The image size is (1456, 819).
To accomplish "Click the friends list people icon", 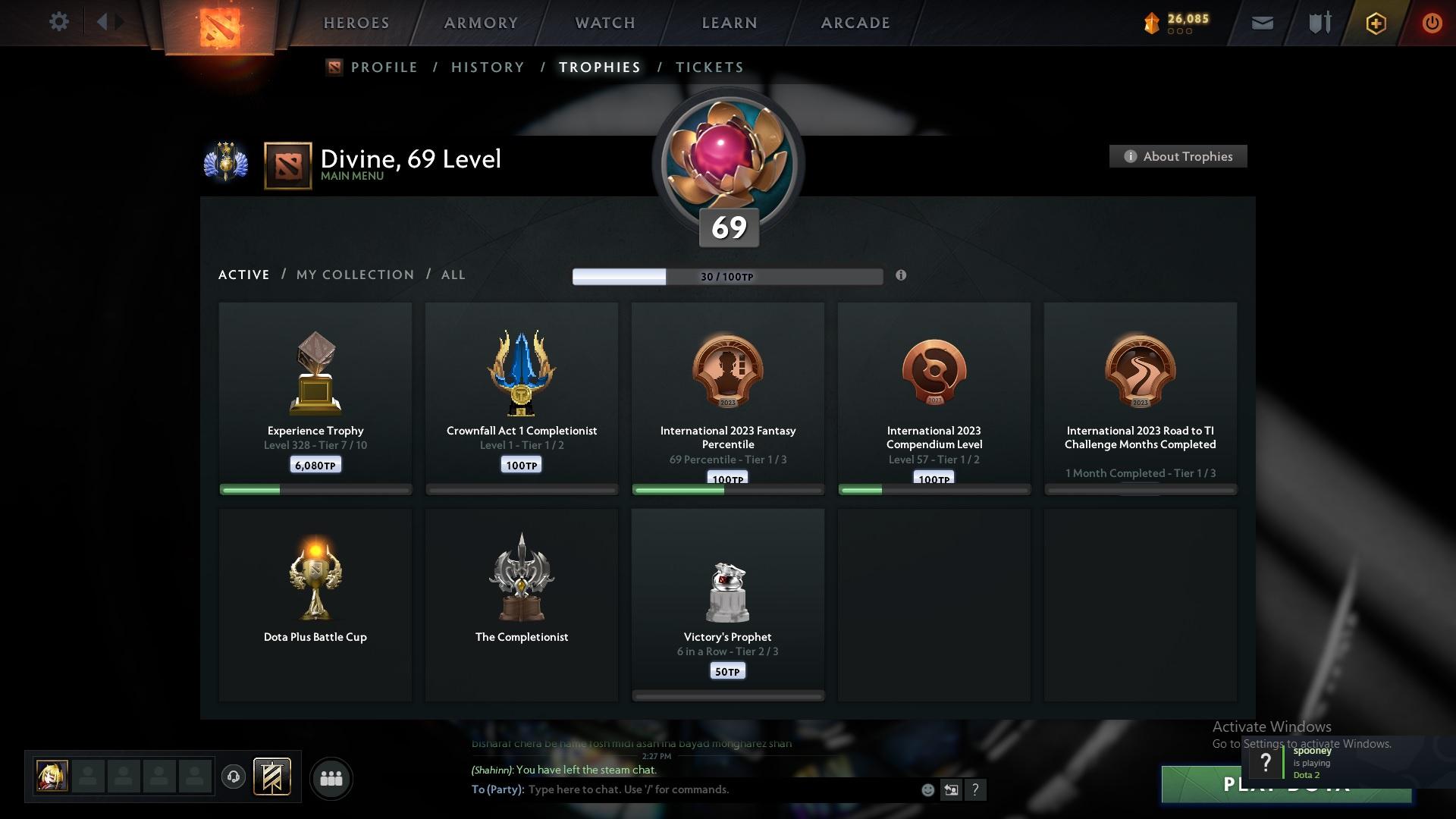I will [331, 778].
